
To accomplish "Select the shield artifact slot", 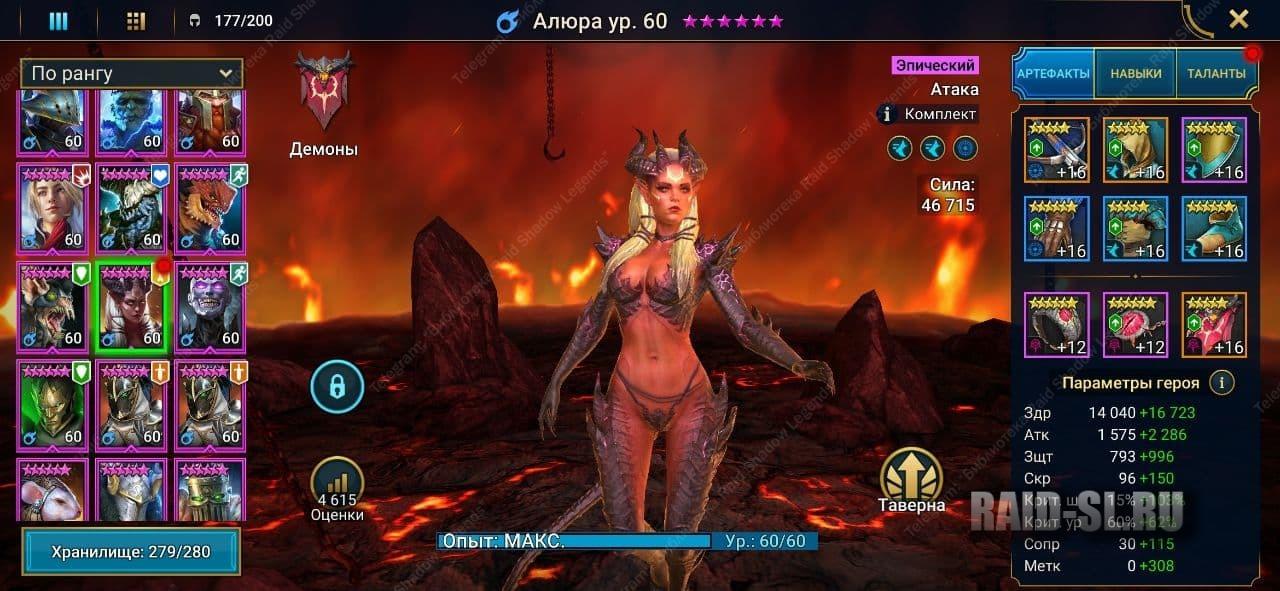I will tap(1214, 150).
